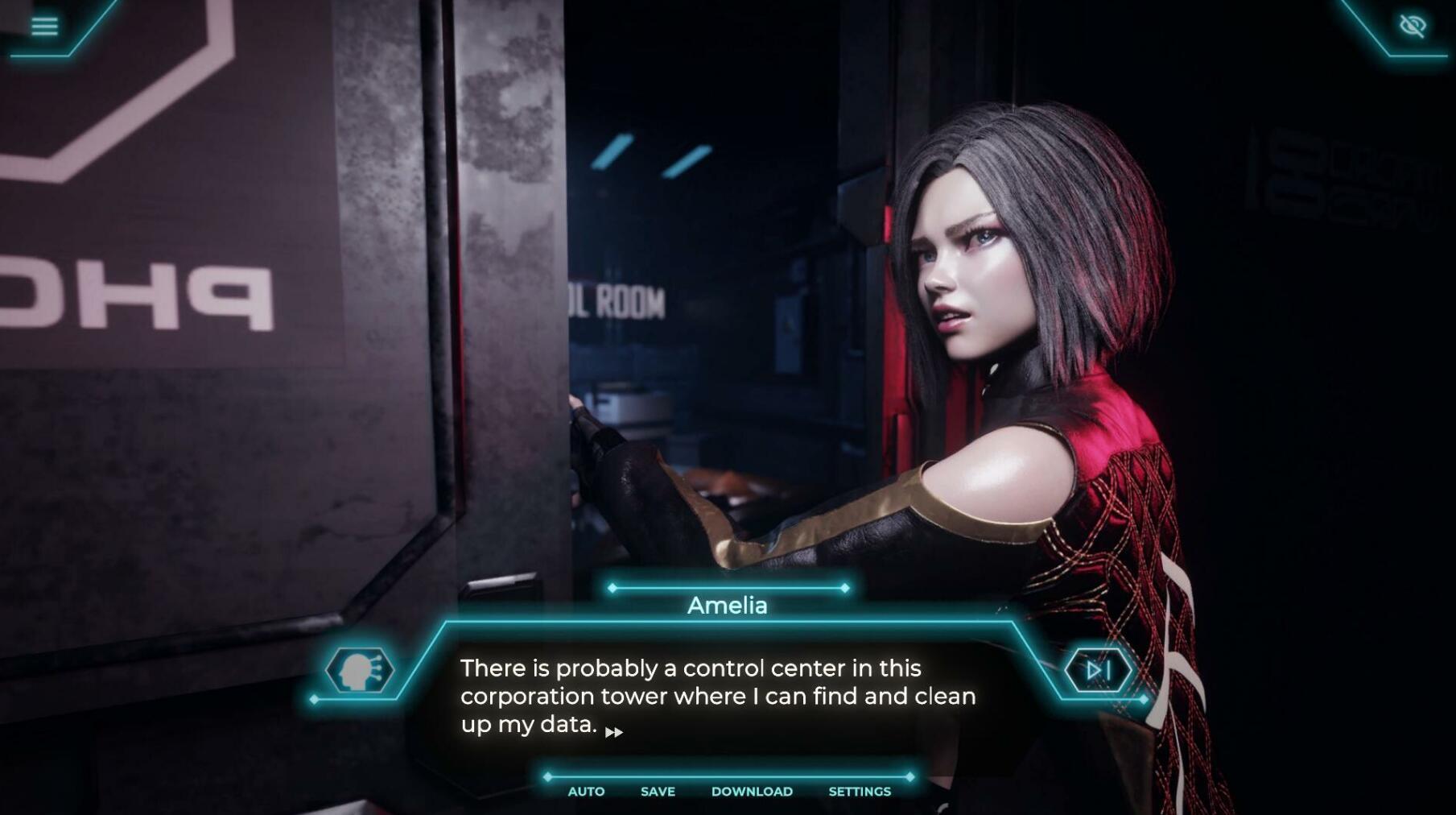Advance Amelia's dialogue text
Screen dimensions: 1456x815
[x=717, y=696]
